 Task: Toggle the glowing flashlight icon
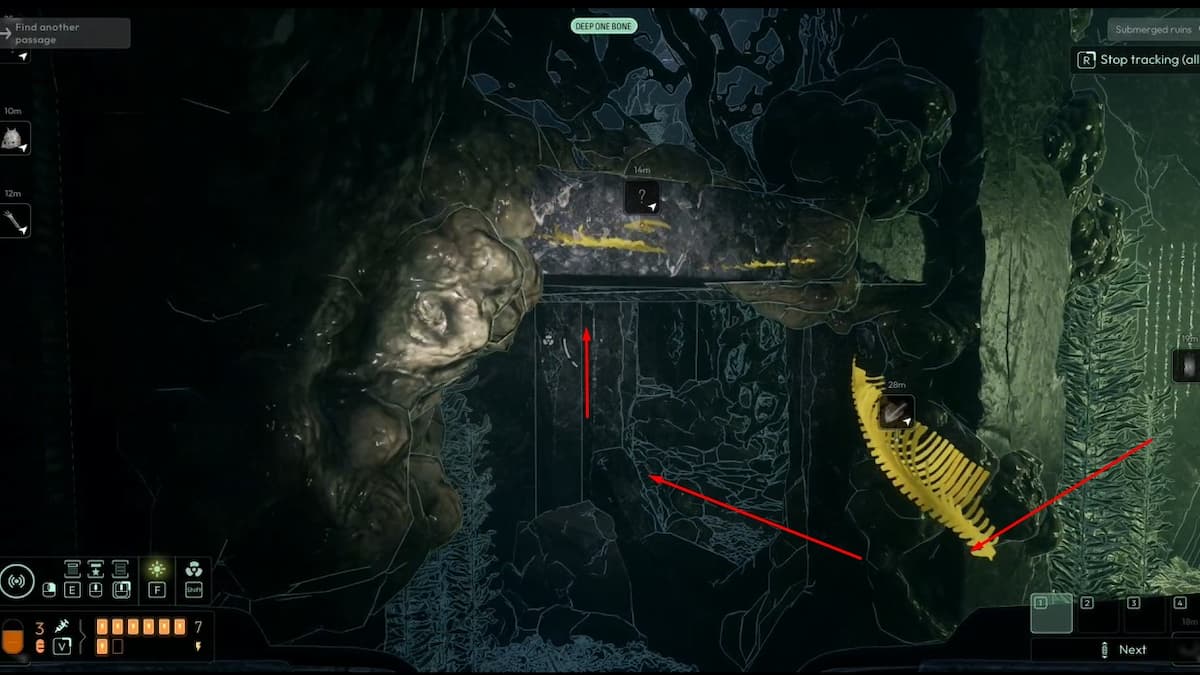(157, 569)
